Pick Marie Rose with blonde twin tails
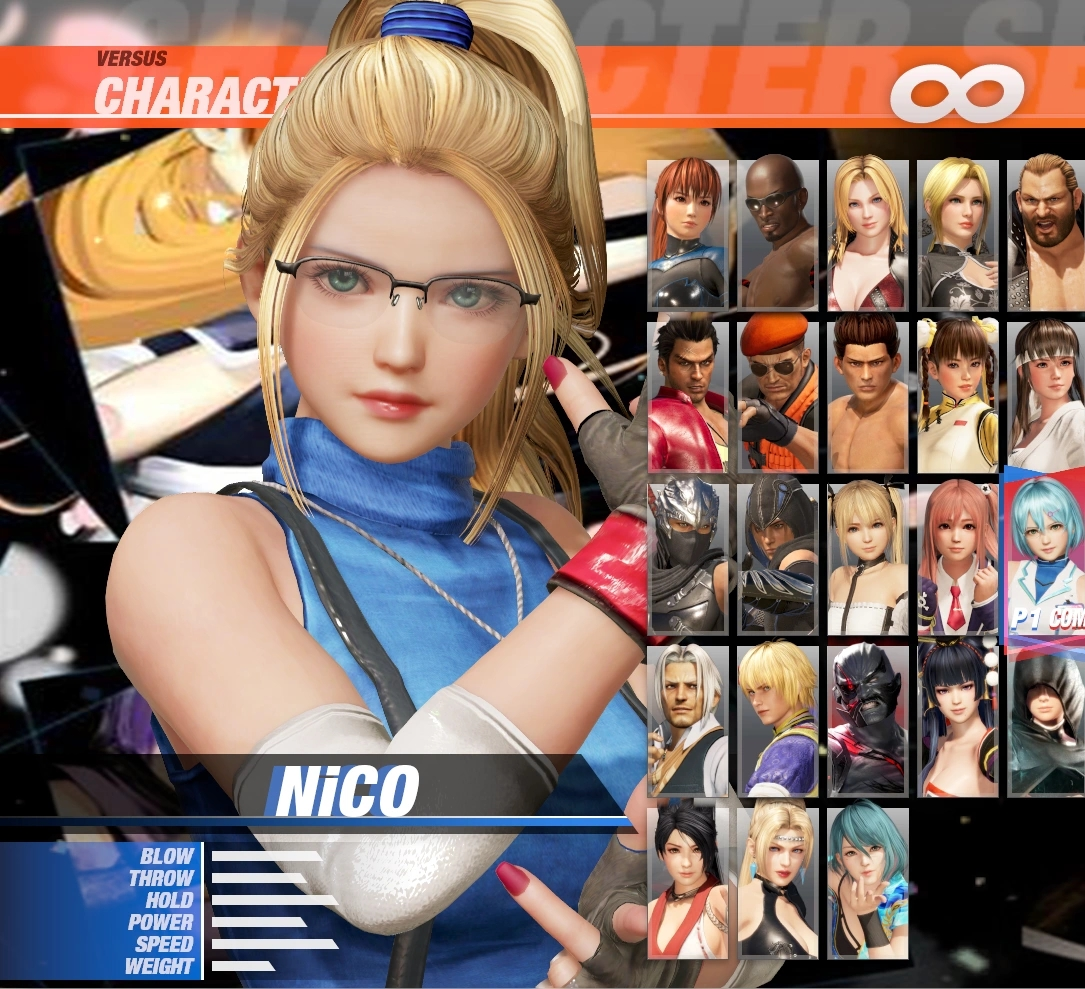The width and height of the screenshot is (1085, 989). tap(867, 558)
